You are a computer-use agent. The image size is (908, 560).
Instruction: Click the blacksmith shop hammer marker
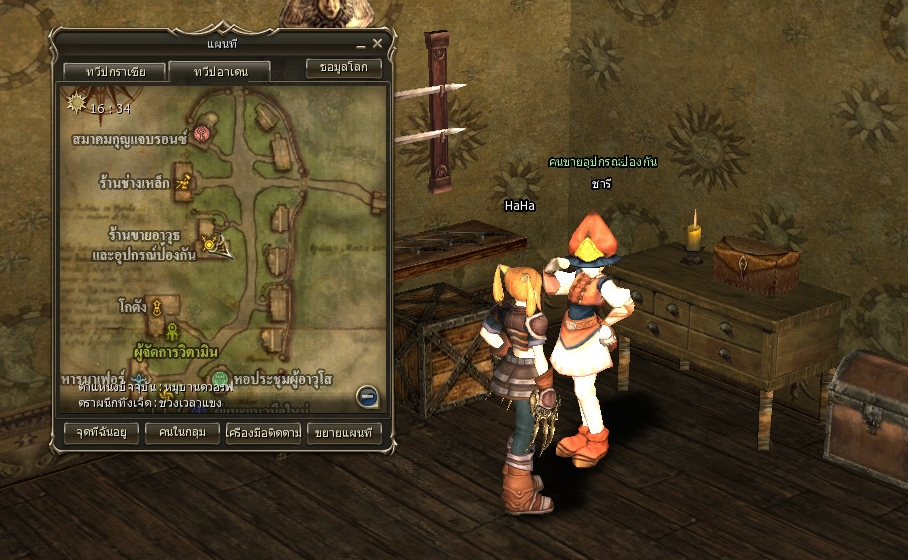(x=182, y=183)
